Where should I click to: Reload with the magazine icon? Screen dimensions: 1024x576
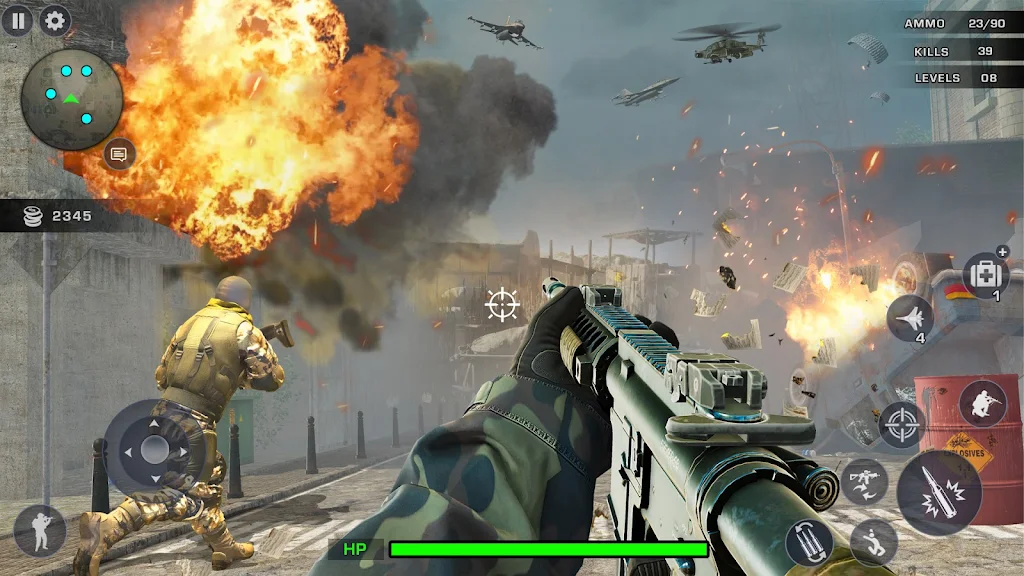pyautogui.click(x=808, y=542)
